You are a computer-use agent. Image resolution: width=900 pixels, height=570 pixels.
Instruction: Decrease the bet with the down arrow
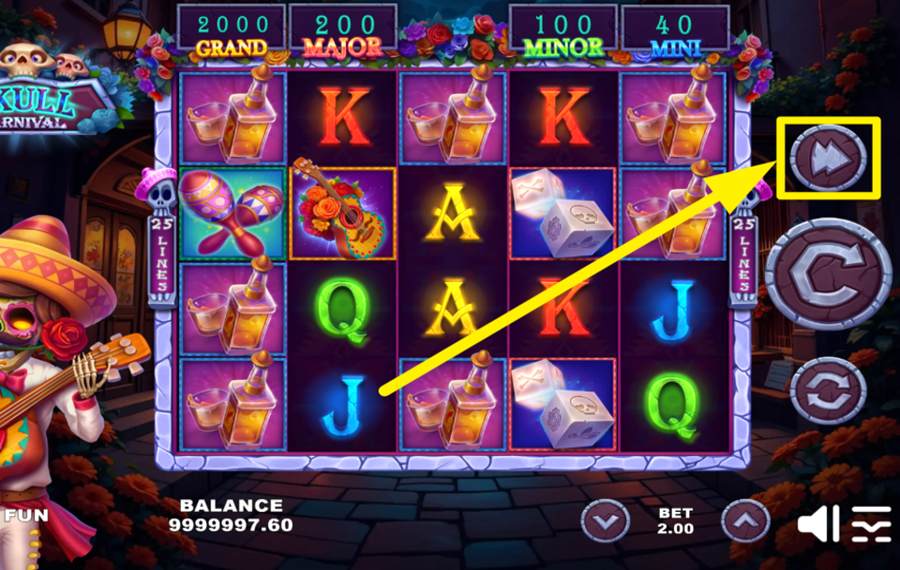click(606, 520)
